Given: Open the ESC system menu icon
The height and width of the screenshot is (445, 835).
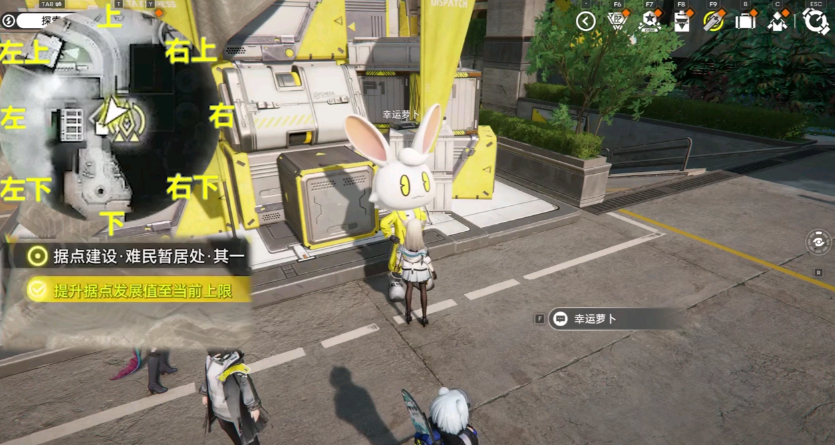Looking at the screenshot, I should click(x=815, y=21).
